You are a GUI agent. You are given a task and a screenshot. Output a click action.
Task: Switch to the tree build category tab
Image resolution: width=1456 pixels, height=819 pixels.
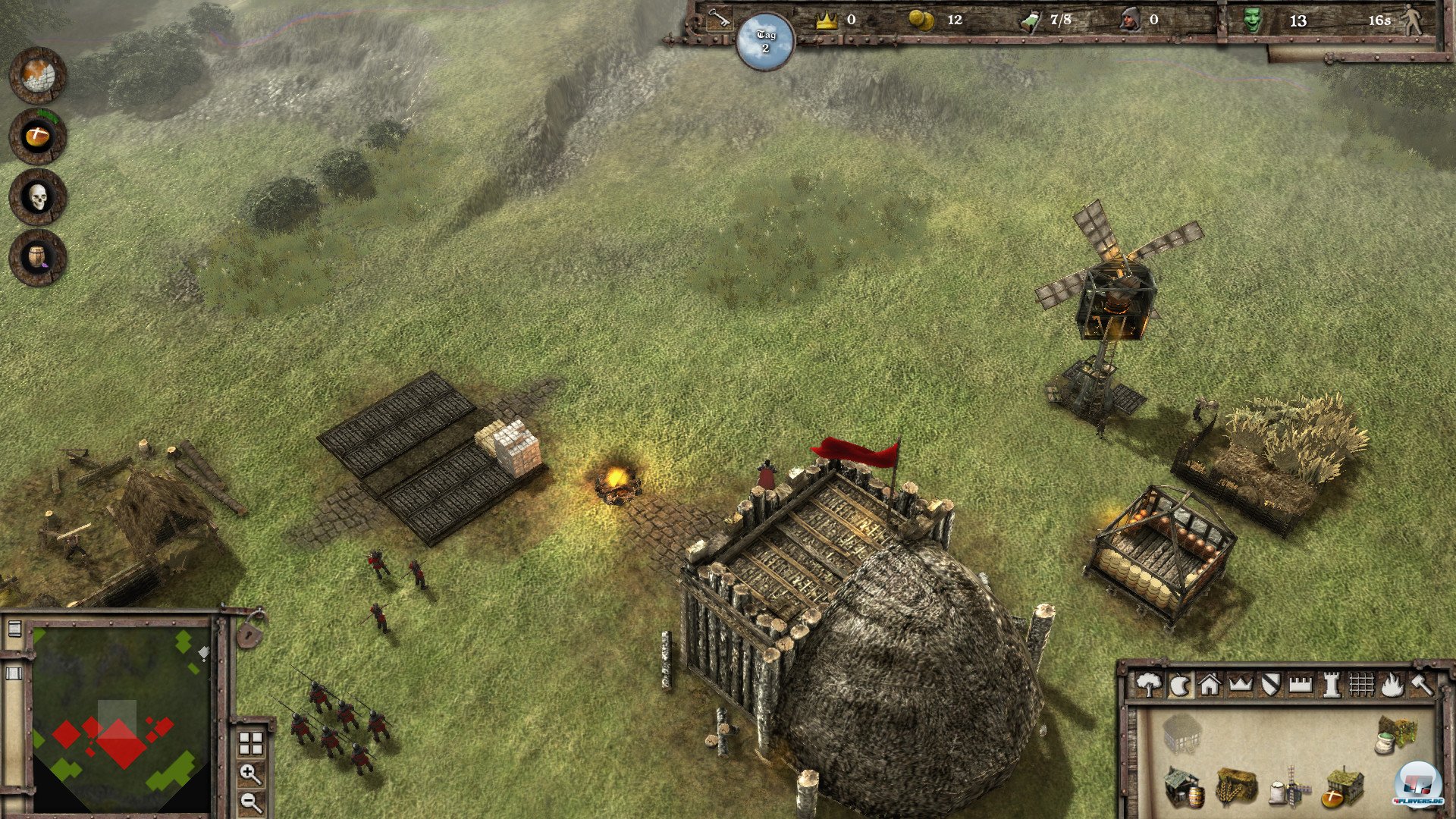tap(1149, 685)
